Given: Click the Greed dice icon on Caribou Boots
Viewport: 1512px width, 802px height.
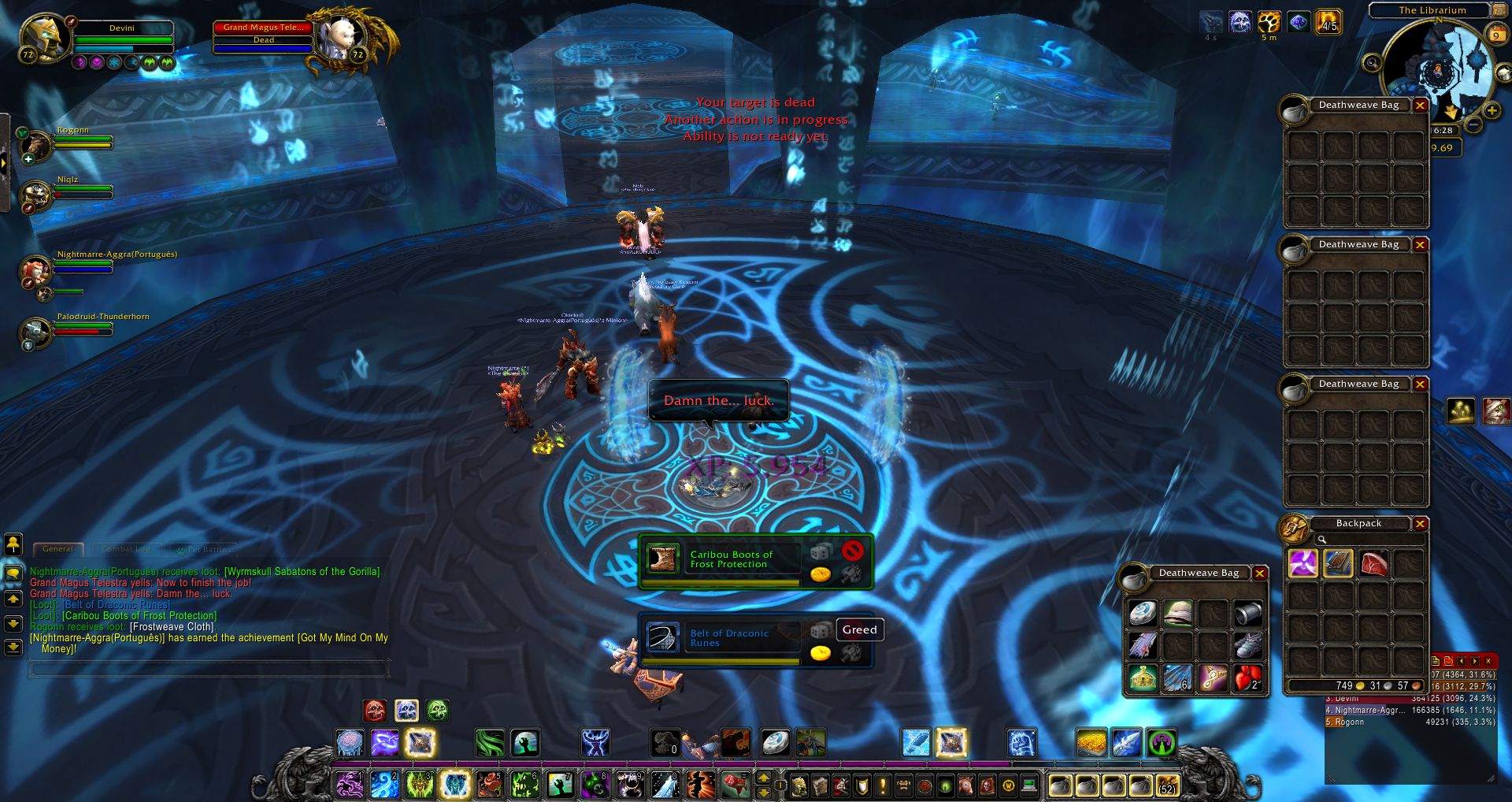Looking at the screenshot, I should [x=820, y=552].
